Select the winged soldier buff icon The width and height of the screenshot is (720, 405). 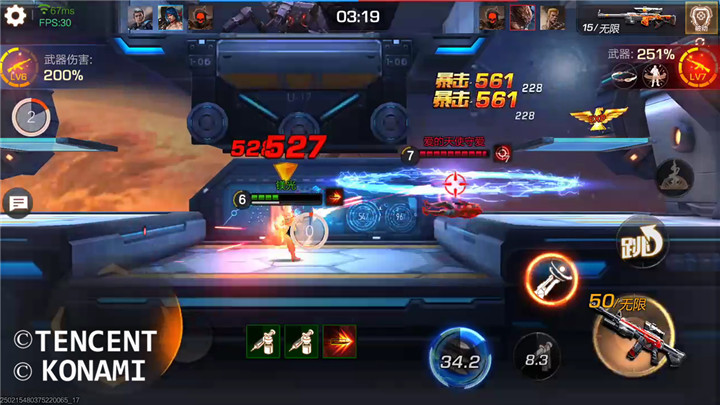[656, 75]
